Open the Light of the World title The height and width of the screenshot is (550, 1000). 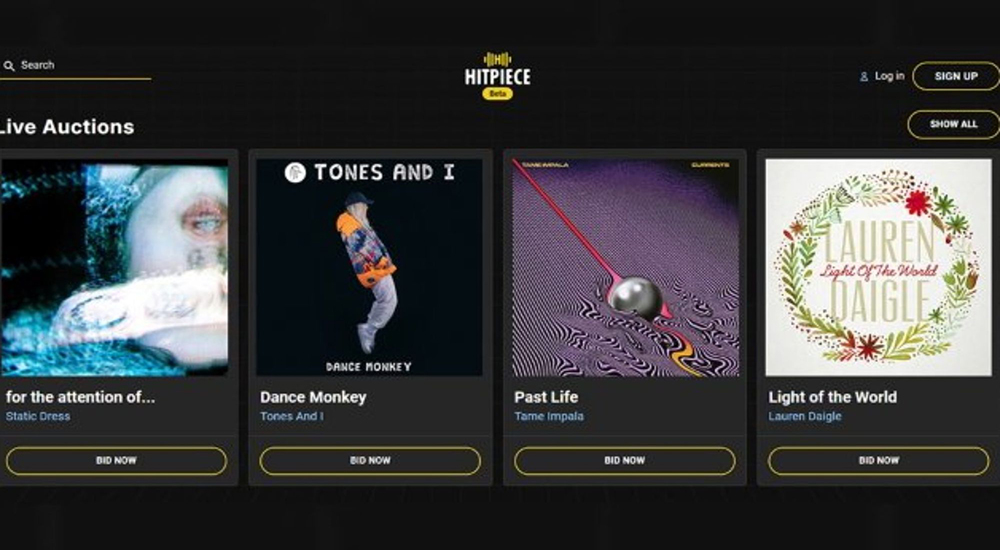(832, 397)
